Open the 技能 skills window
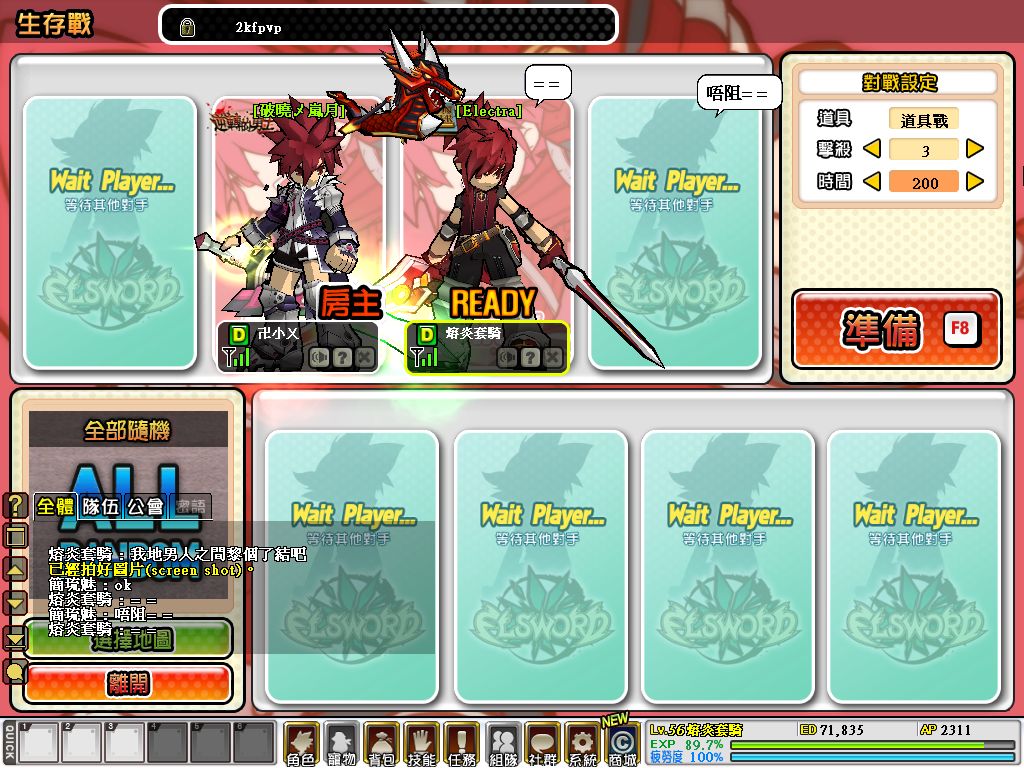 pos(421,745)
